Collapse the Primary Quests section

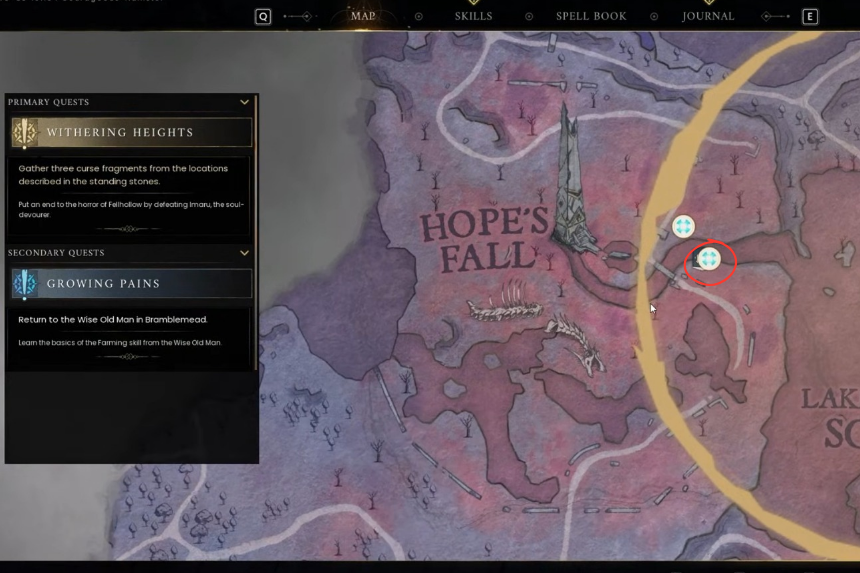[x=244, y=102]
